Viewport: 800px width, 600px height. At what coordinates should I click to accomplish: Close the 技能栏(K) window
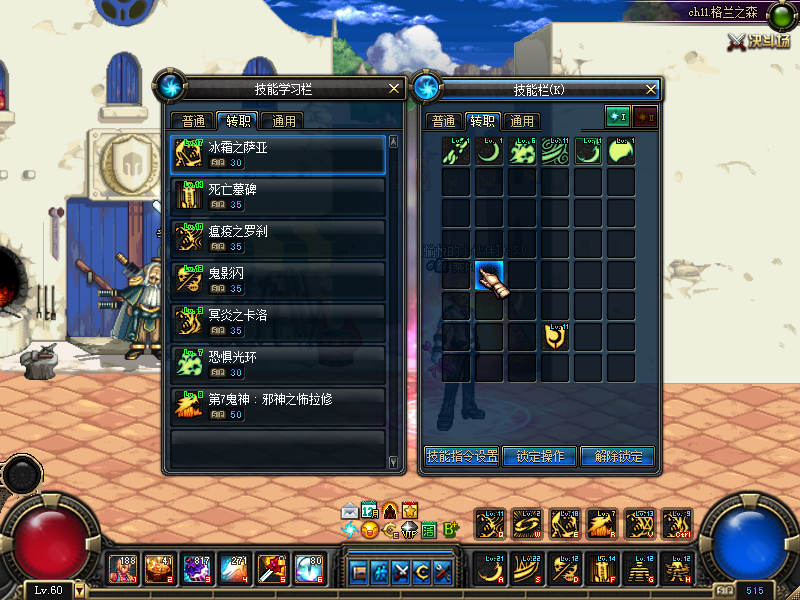pyautogui.click(x=650, y=88)
